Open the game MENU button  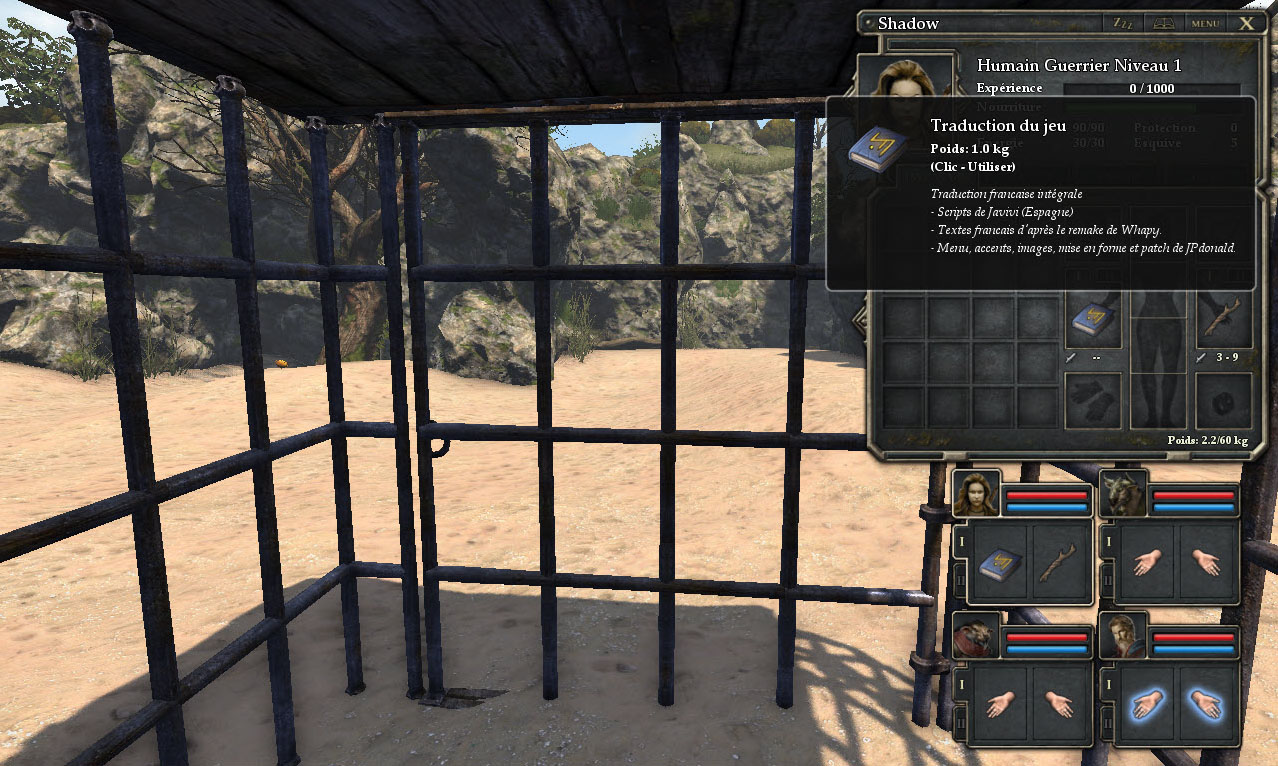pos(1205,23)
